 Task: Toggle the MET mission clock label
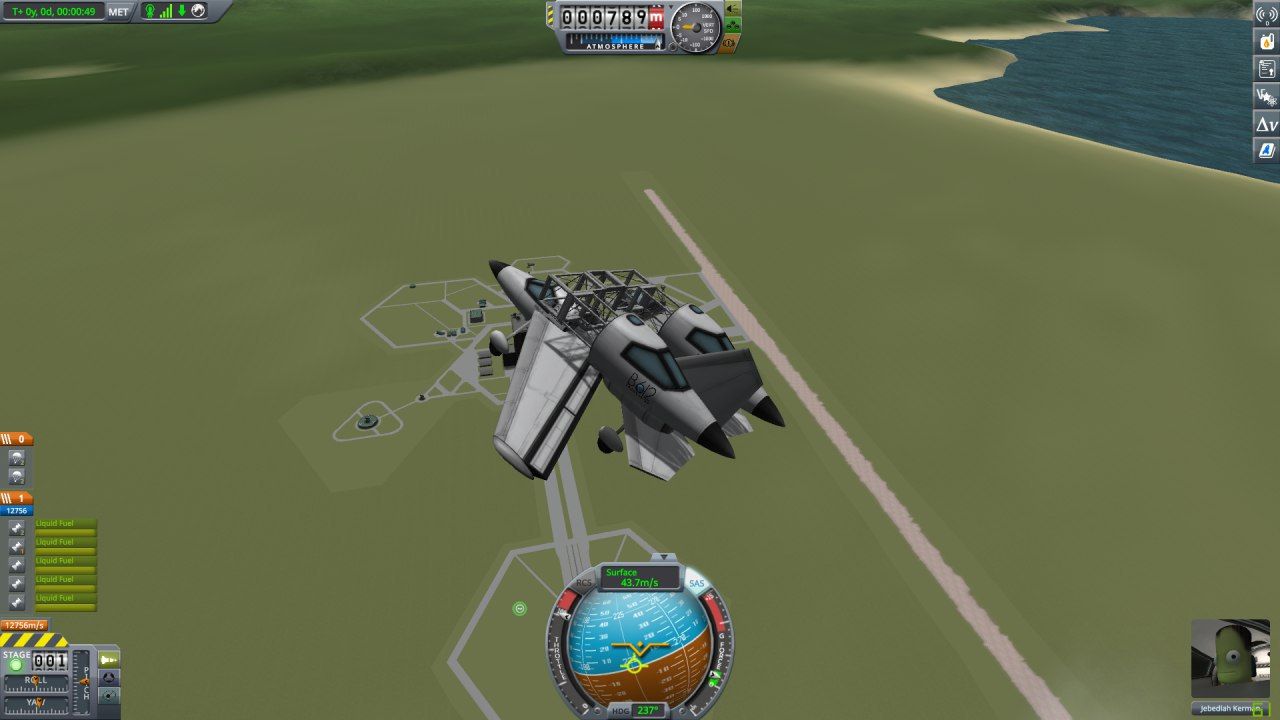tap(119, 11)
